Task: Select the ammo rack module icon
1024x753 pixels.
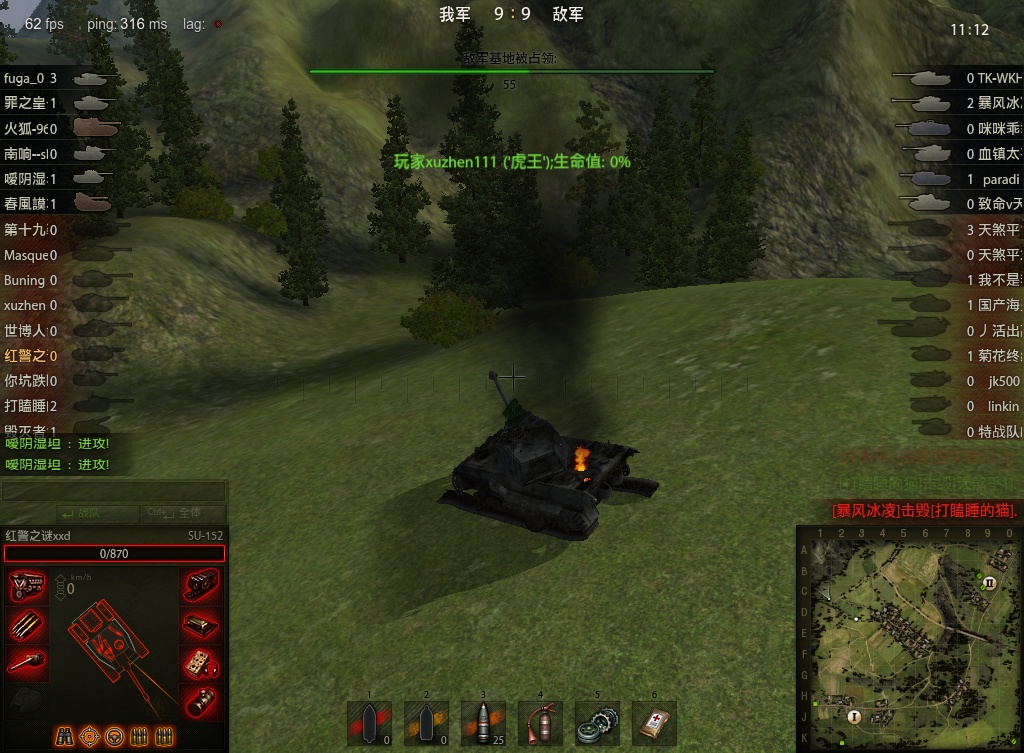Action: (27, 624)
